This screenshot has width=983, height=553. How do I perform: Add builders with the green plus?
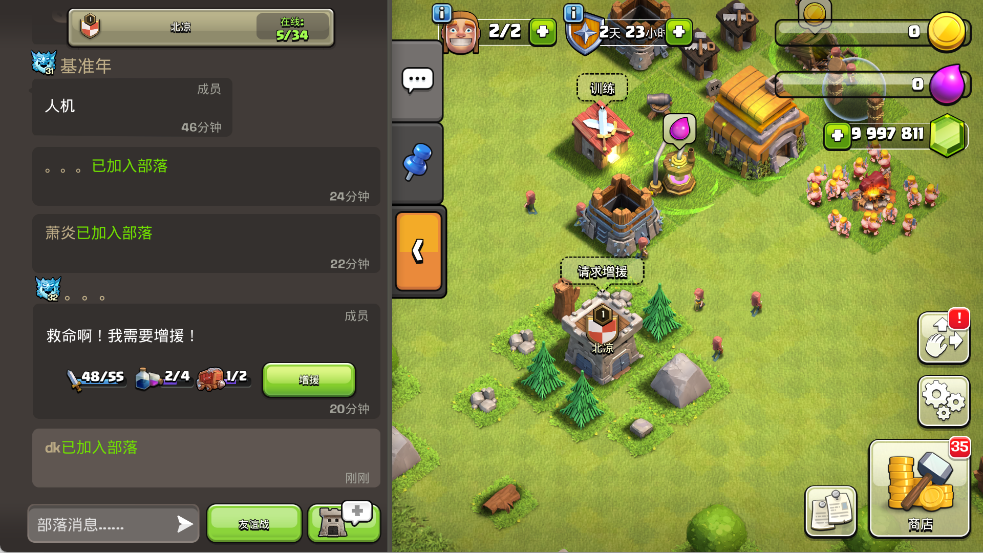click(x=542, y=32)
